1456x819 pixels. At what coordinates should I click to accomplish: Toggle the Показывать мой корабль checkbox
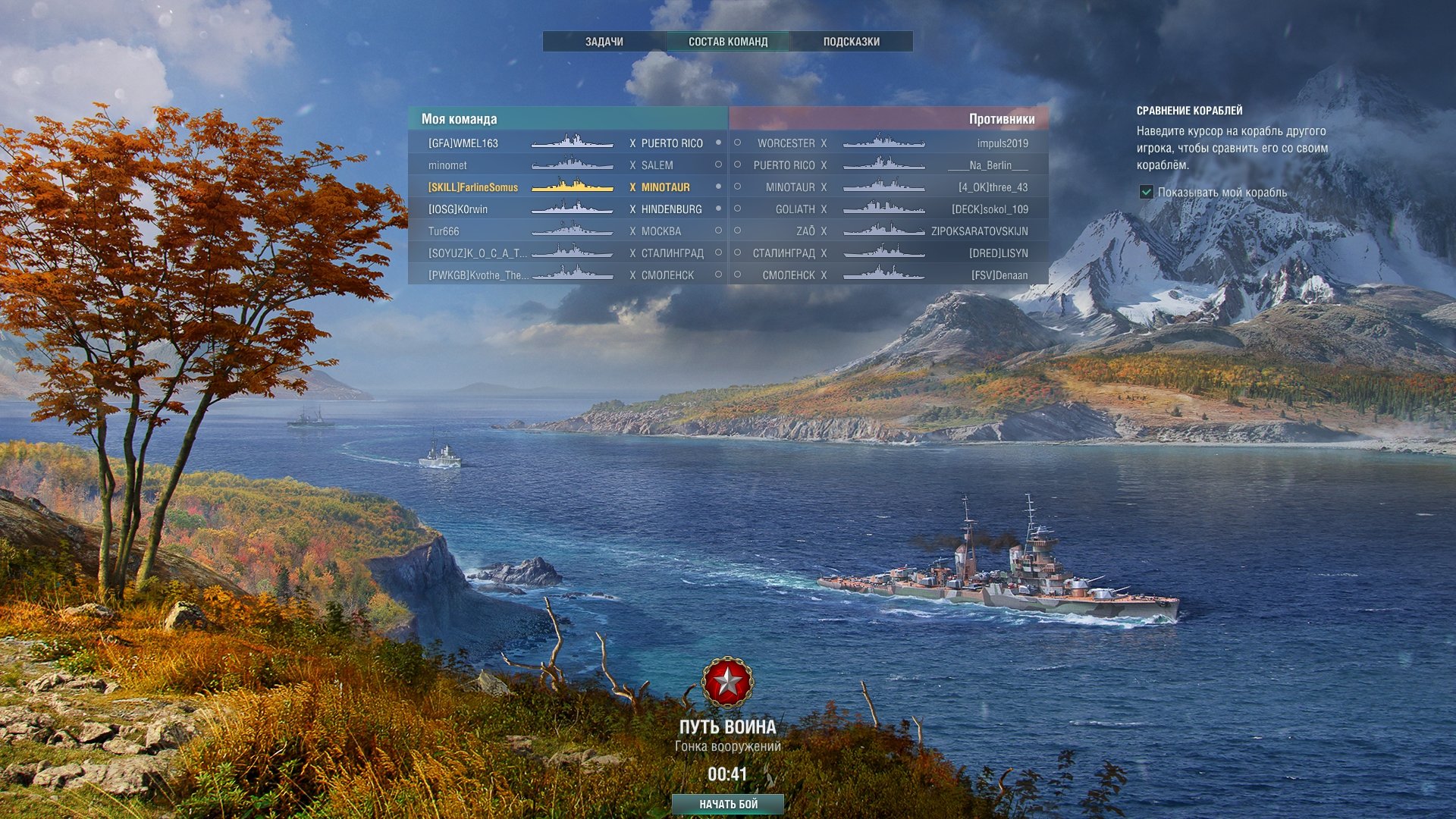[1147, 193]
